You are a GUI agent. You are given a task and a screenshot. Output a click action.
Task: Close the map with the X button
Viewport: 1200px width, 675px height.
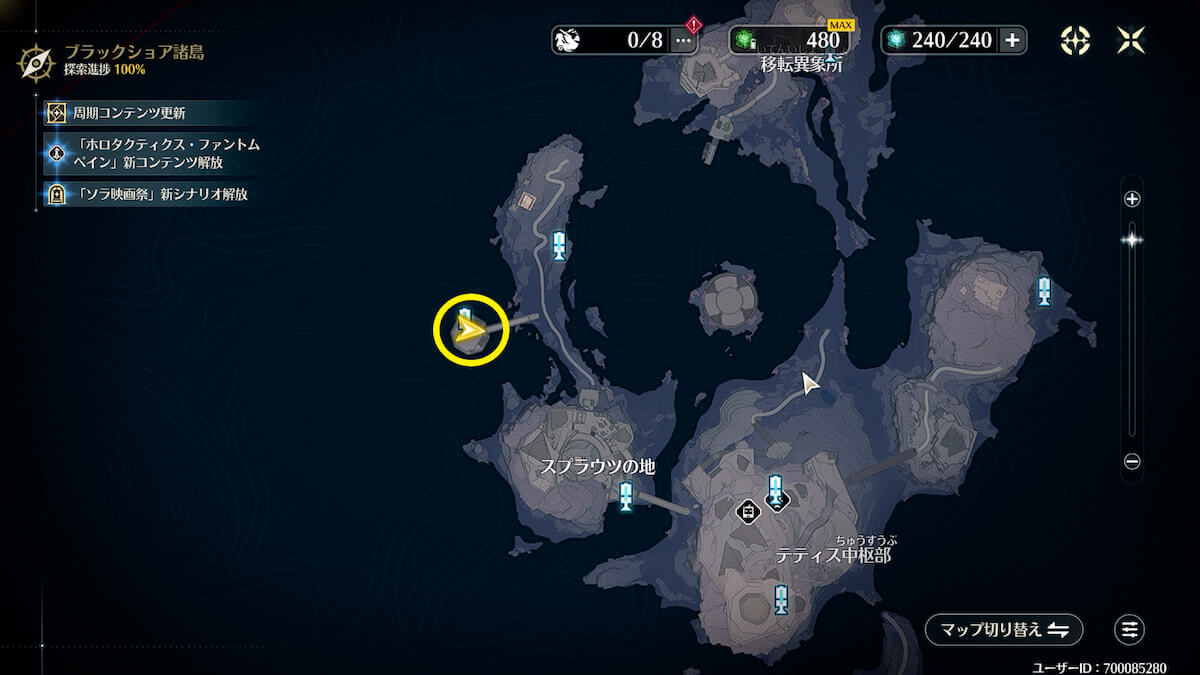coord(1131,40)
